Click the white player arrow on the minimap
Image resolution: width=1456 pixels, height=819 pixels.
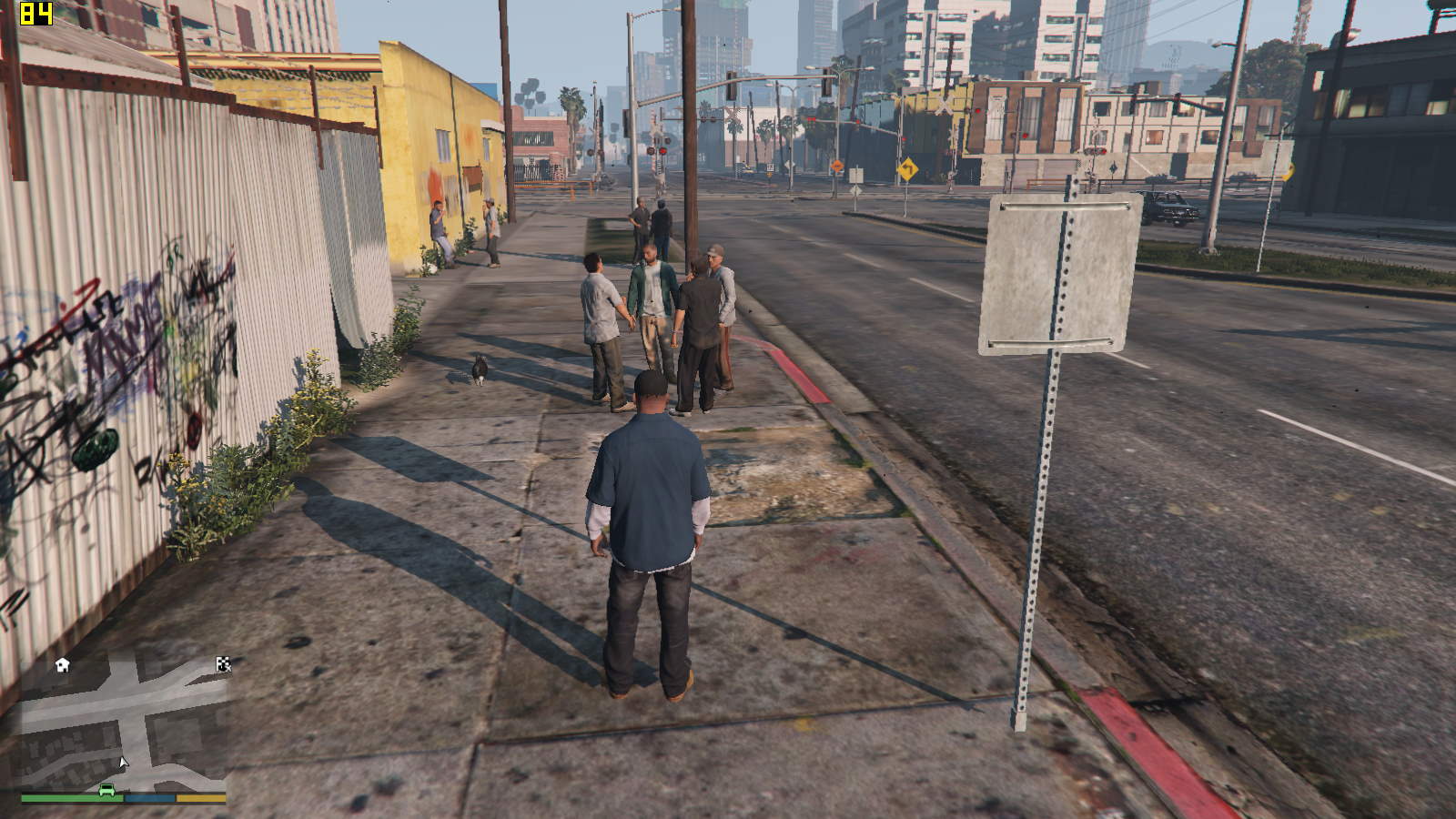tap(124, 763)
